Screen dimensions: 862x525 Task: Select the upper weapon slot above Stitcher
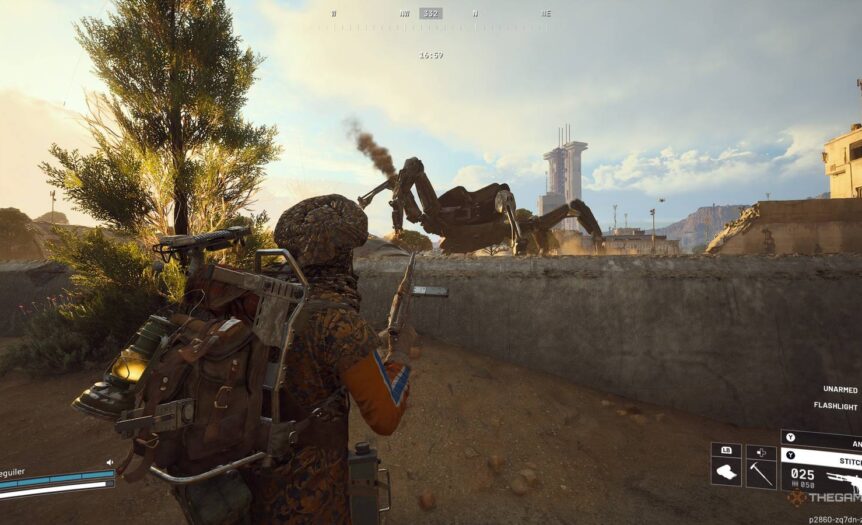tap(822, 438)
